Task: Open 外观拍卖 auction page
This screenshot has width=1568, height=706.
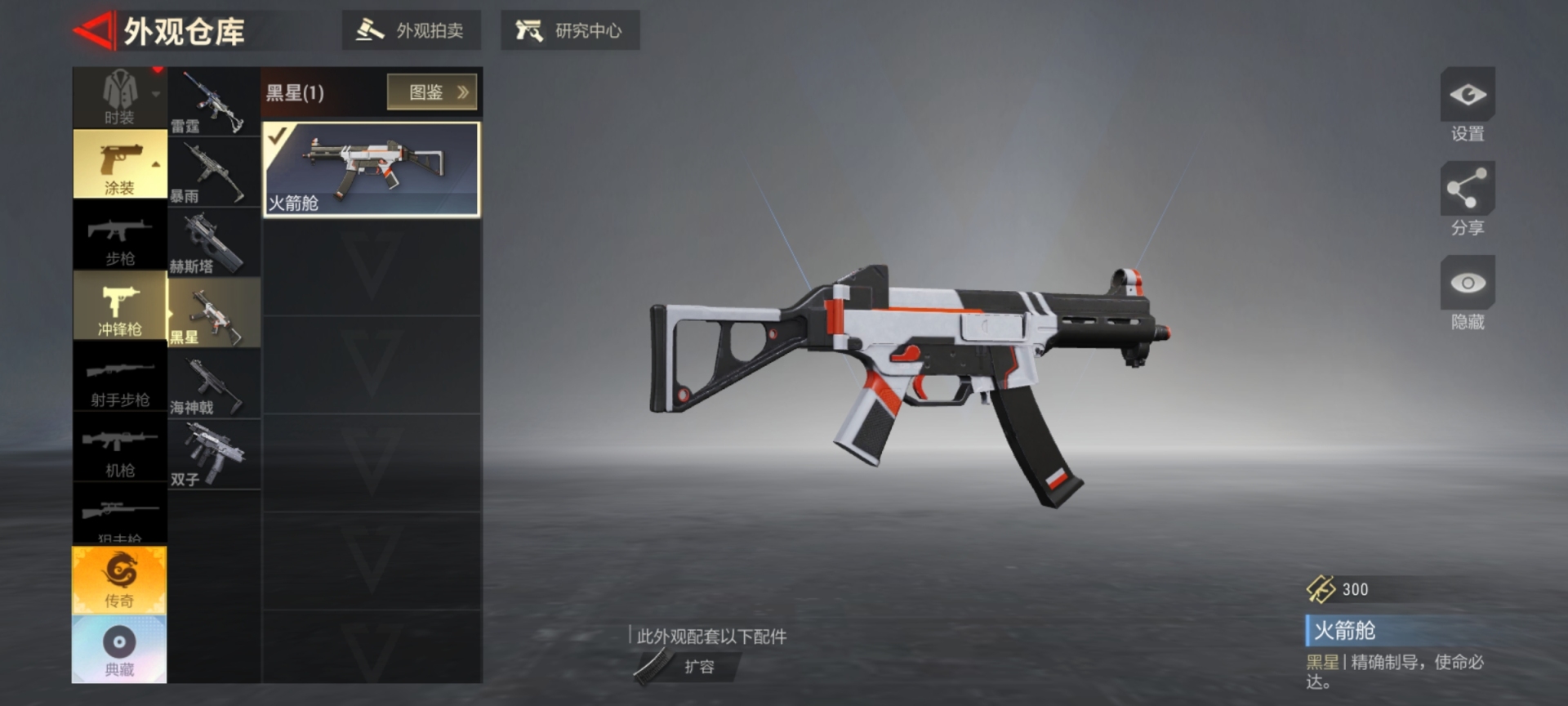Action: [411, 31]
